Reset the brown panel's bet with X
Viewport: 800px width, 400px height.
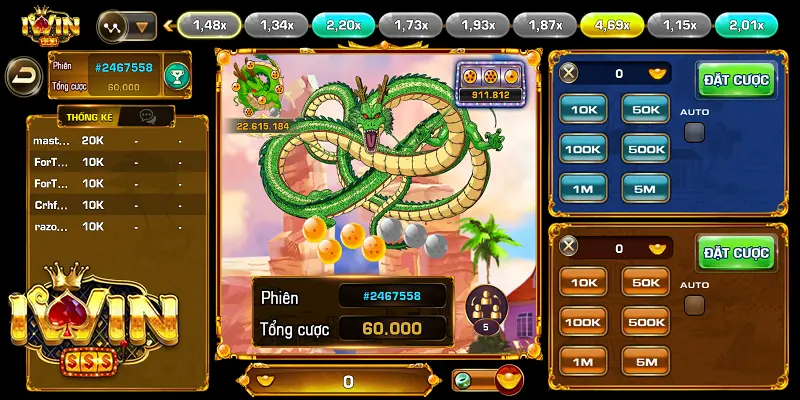point(569,247)
